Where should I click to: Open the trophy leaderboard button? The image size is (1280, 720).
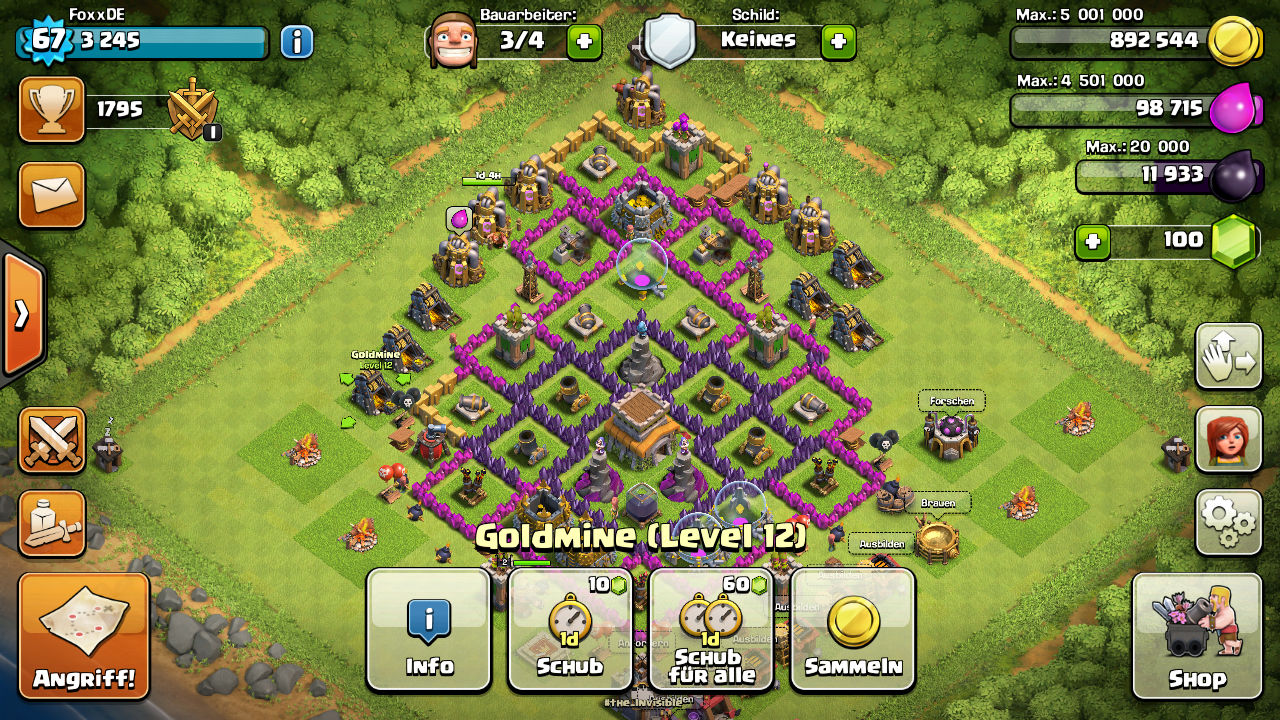point(52,109)
